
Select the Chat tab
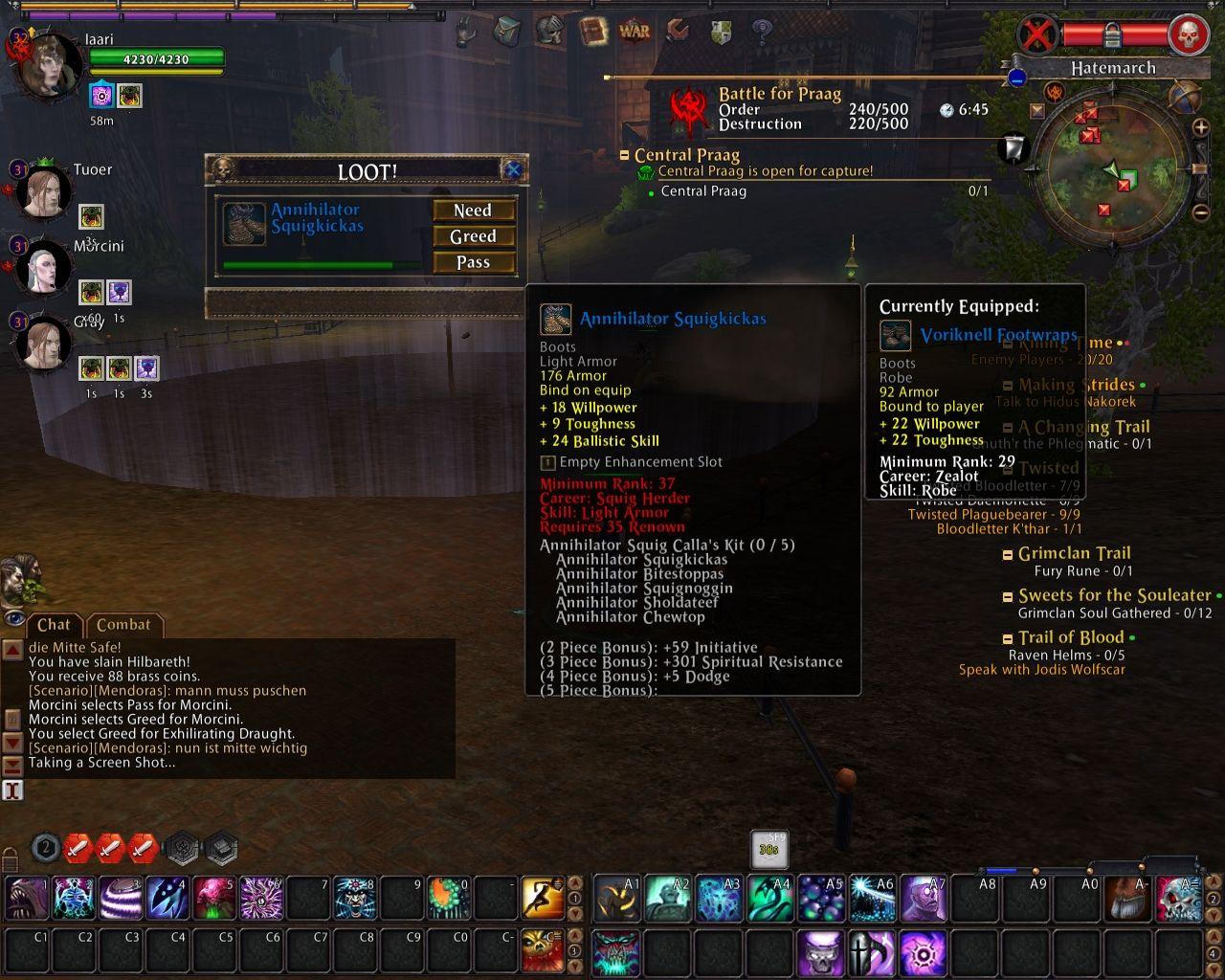point(54,625)
